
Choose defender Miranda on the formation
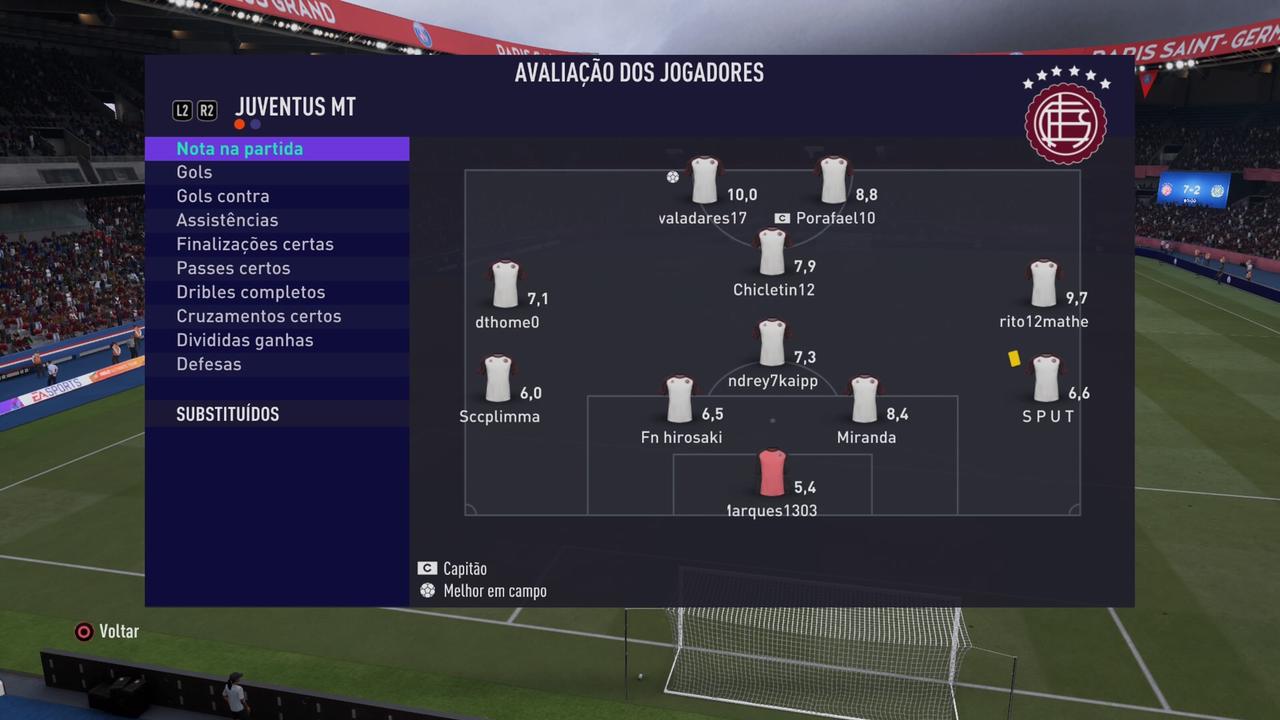click(x=865, y=400)
